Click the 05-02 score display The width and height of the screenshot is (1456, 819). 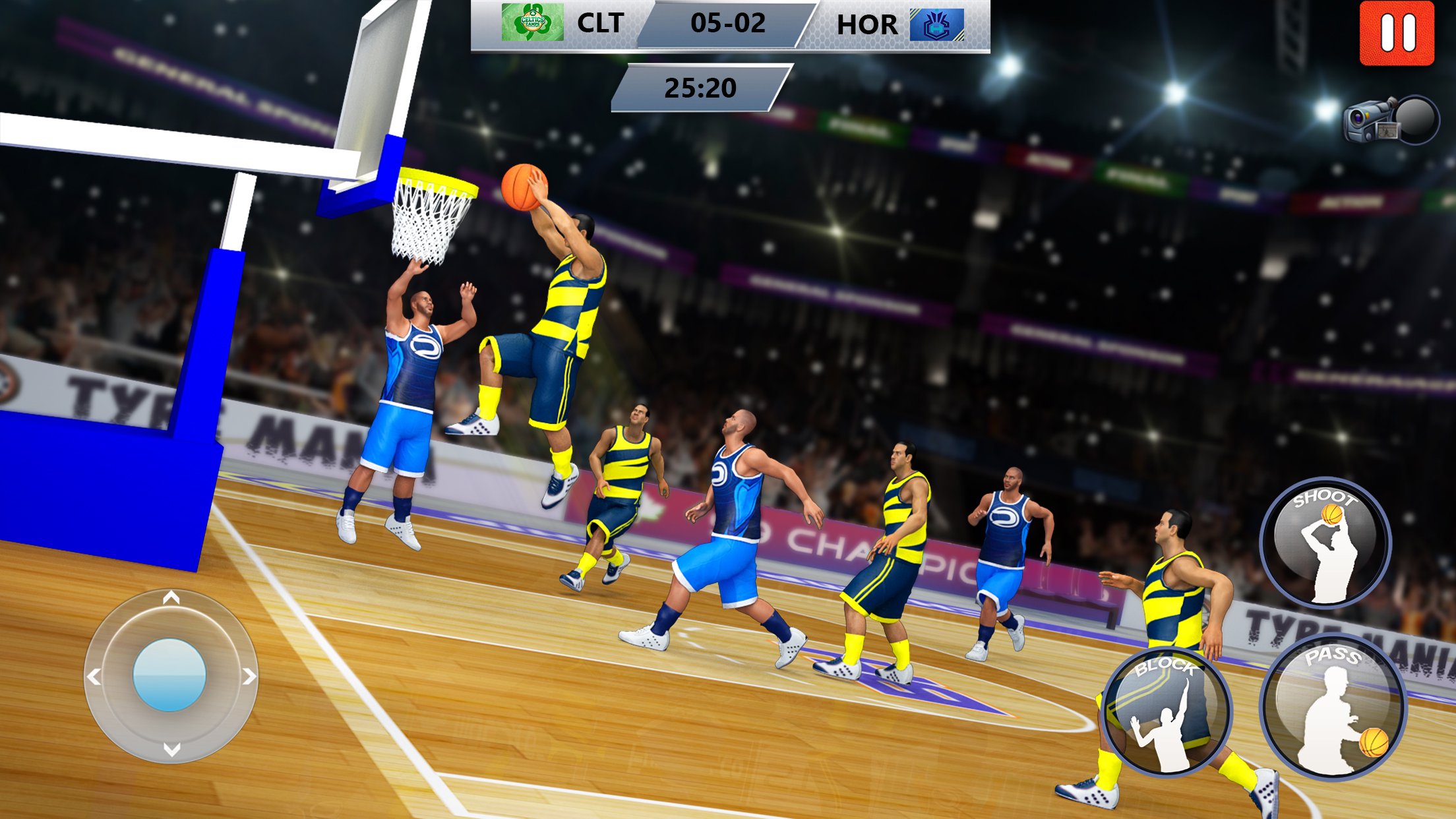click(729, 24)
